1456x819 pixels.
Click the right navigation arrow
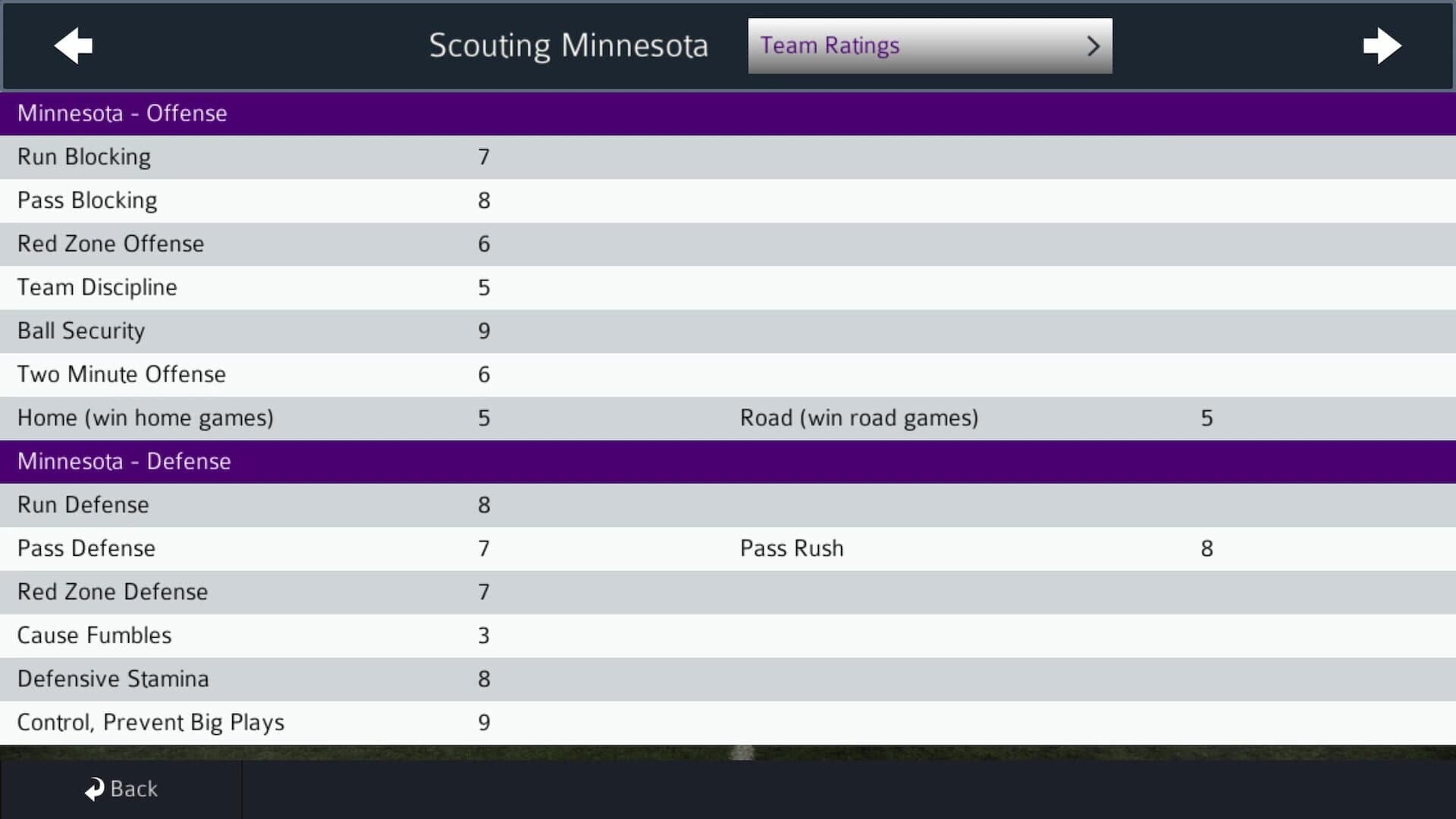[x=1383, y=46]
